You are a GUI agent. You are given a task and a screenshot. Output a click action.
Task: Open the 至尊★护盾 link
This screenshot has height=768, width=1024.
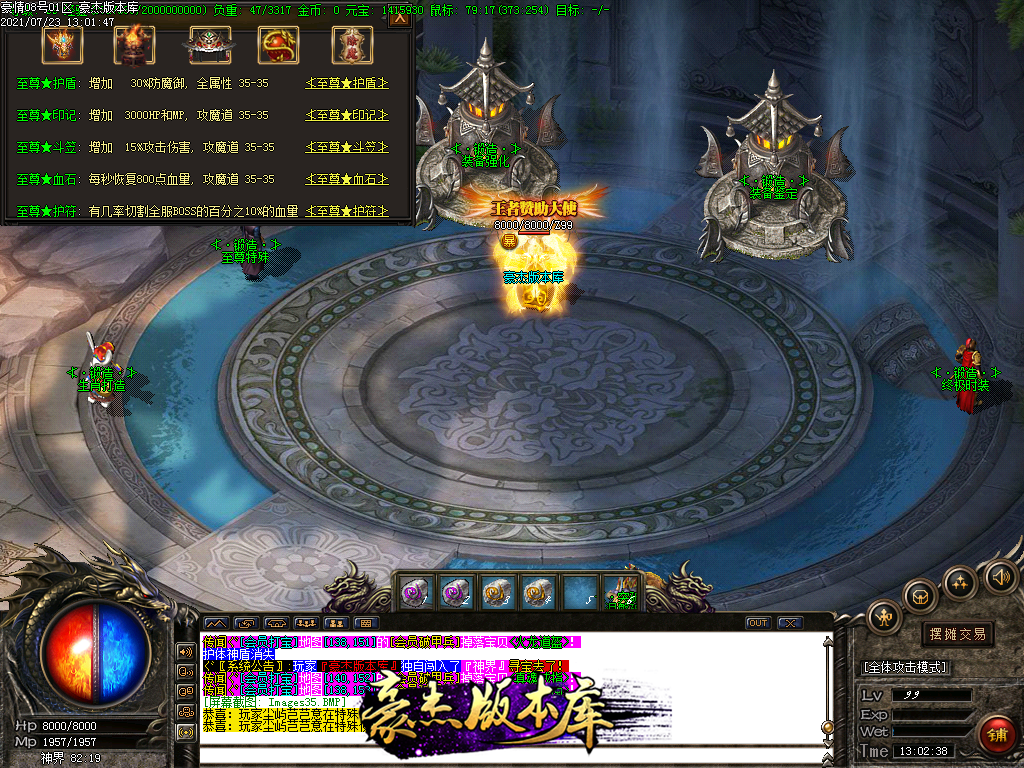[346, 84]
